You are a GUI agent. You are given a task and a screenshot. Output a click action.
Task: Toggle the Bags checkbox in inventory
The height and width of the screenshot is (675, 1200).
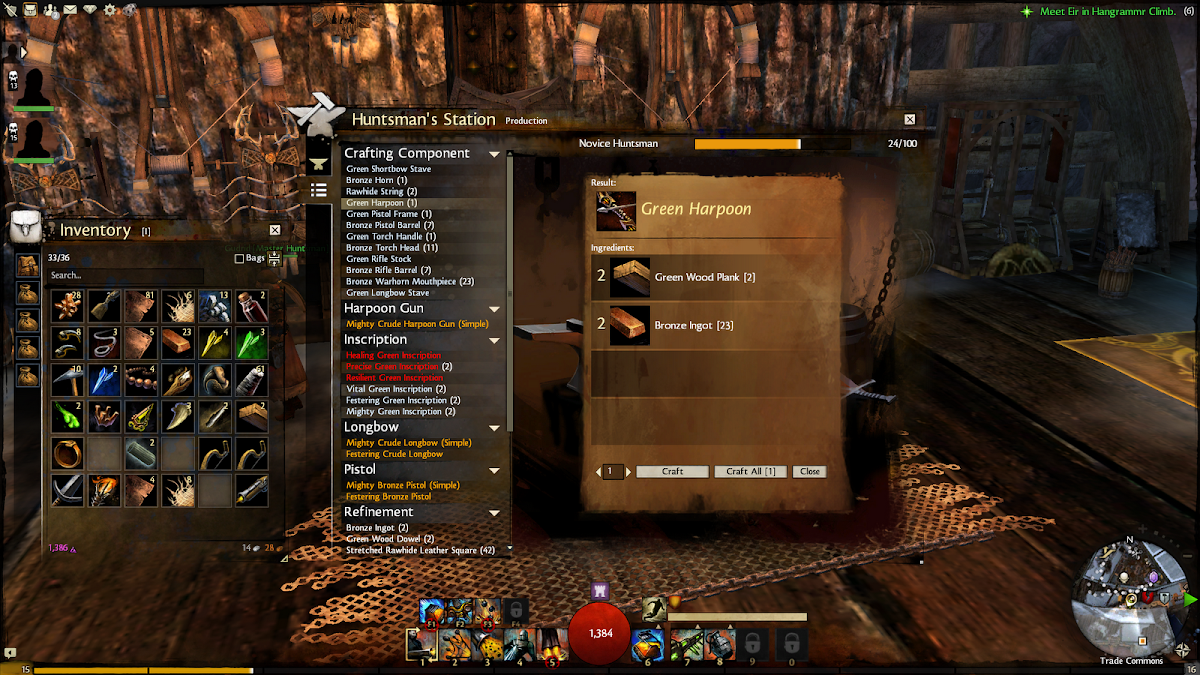coord(239,258)
